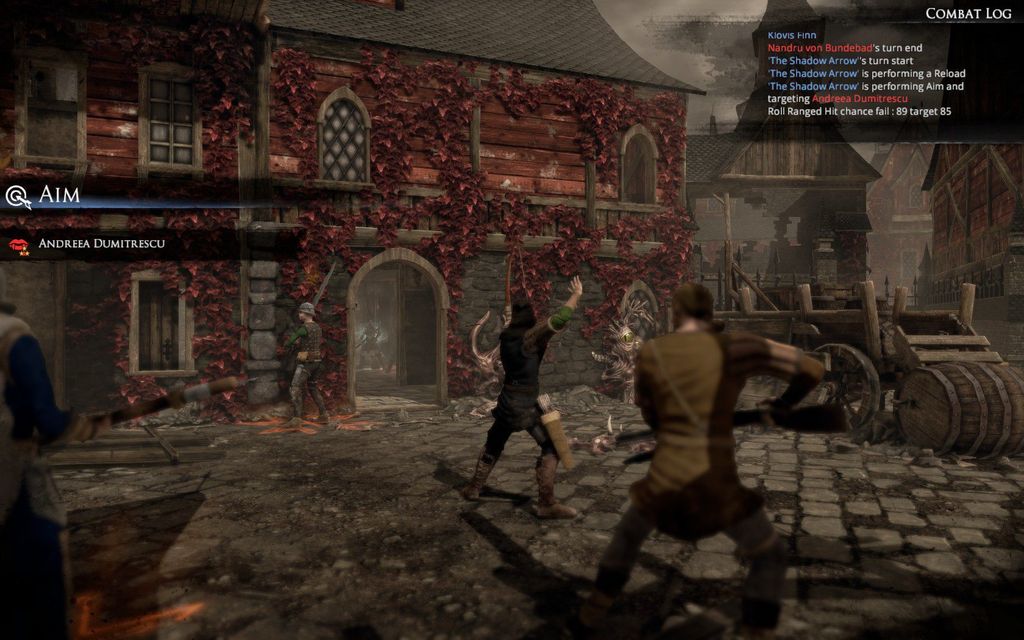Viewport: 1024px width, 640px height.
Task: Click the Aim crosshair icon
Action: pyautogui.click(x=18, y=196)
